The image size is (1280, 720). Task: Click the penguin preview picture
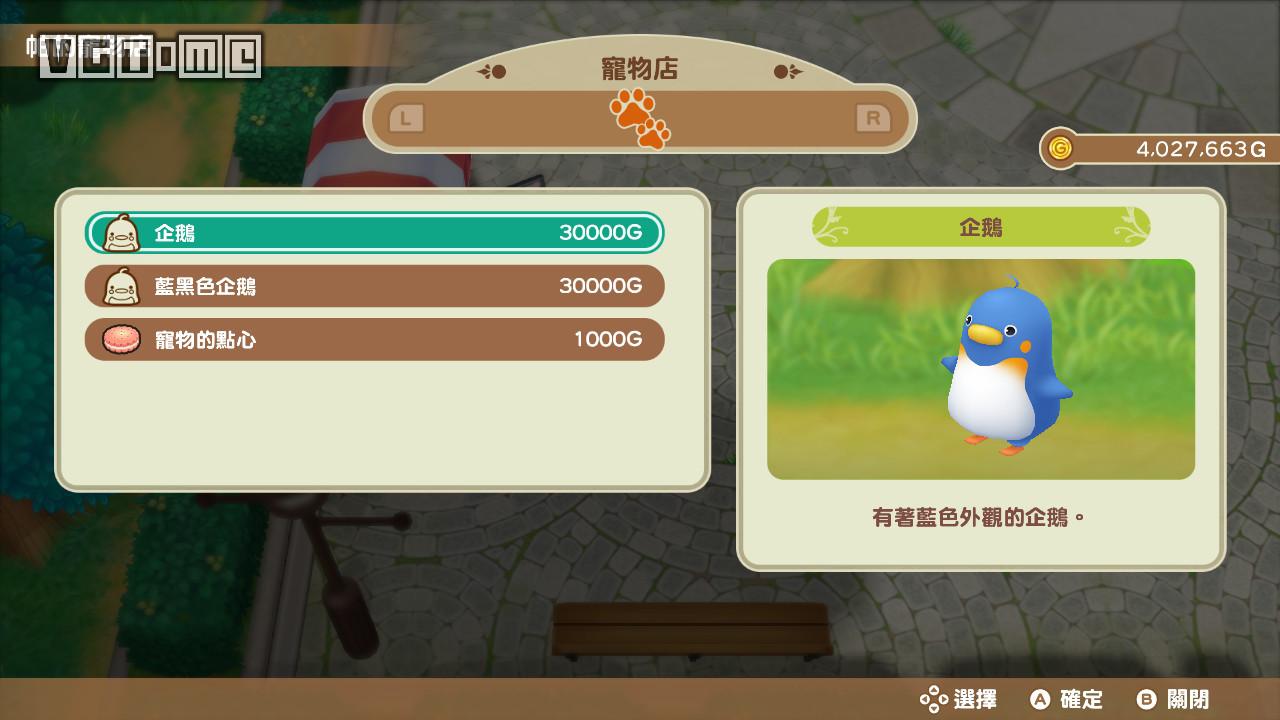980,369
